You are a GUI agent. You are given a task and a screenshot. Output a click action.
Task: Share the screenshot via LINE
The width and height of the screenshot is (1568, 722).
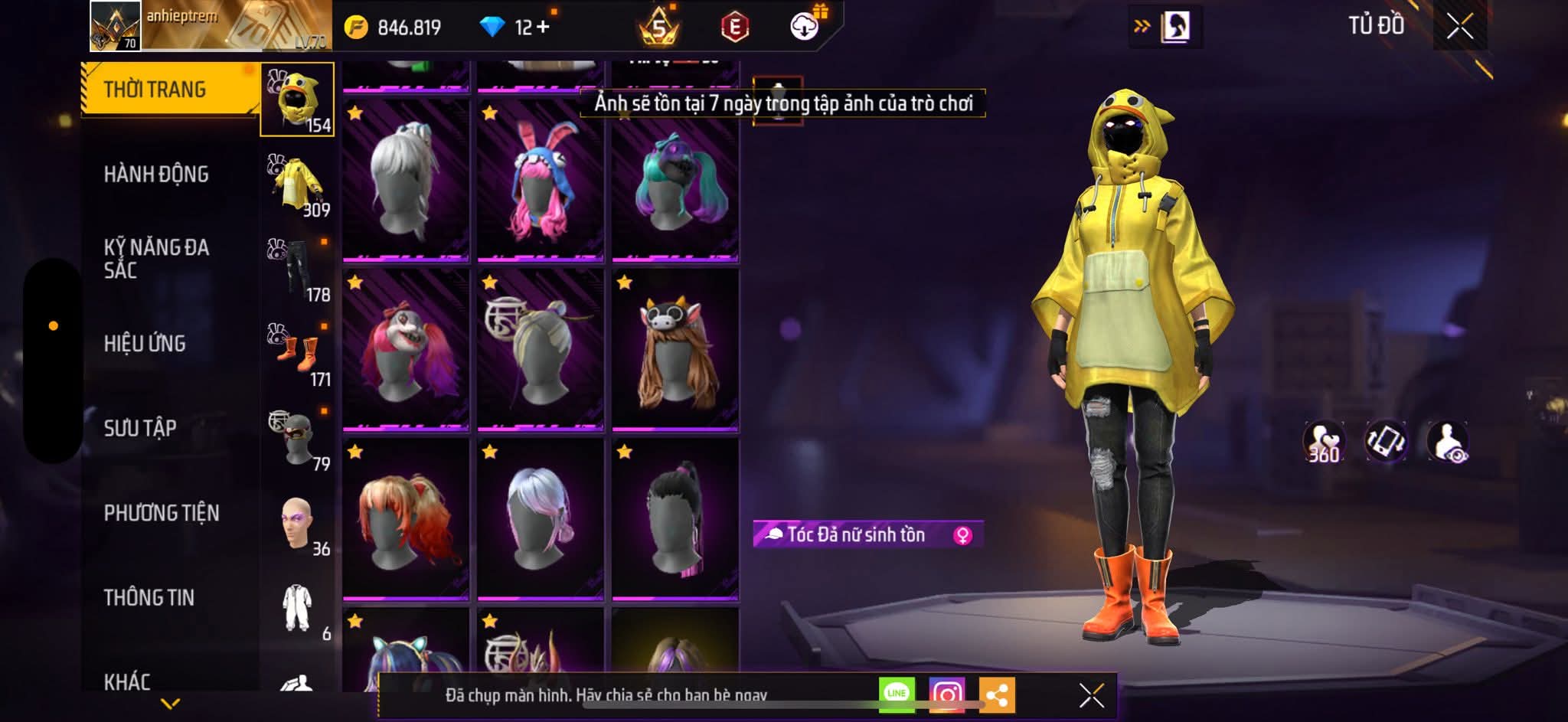897,694
